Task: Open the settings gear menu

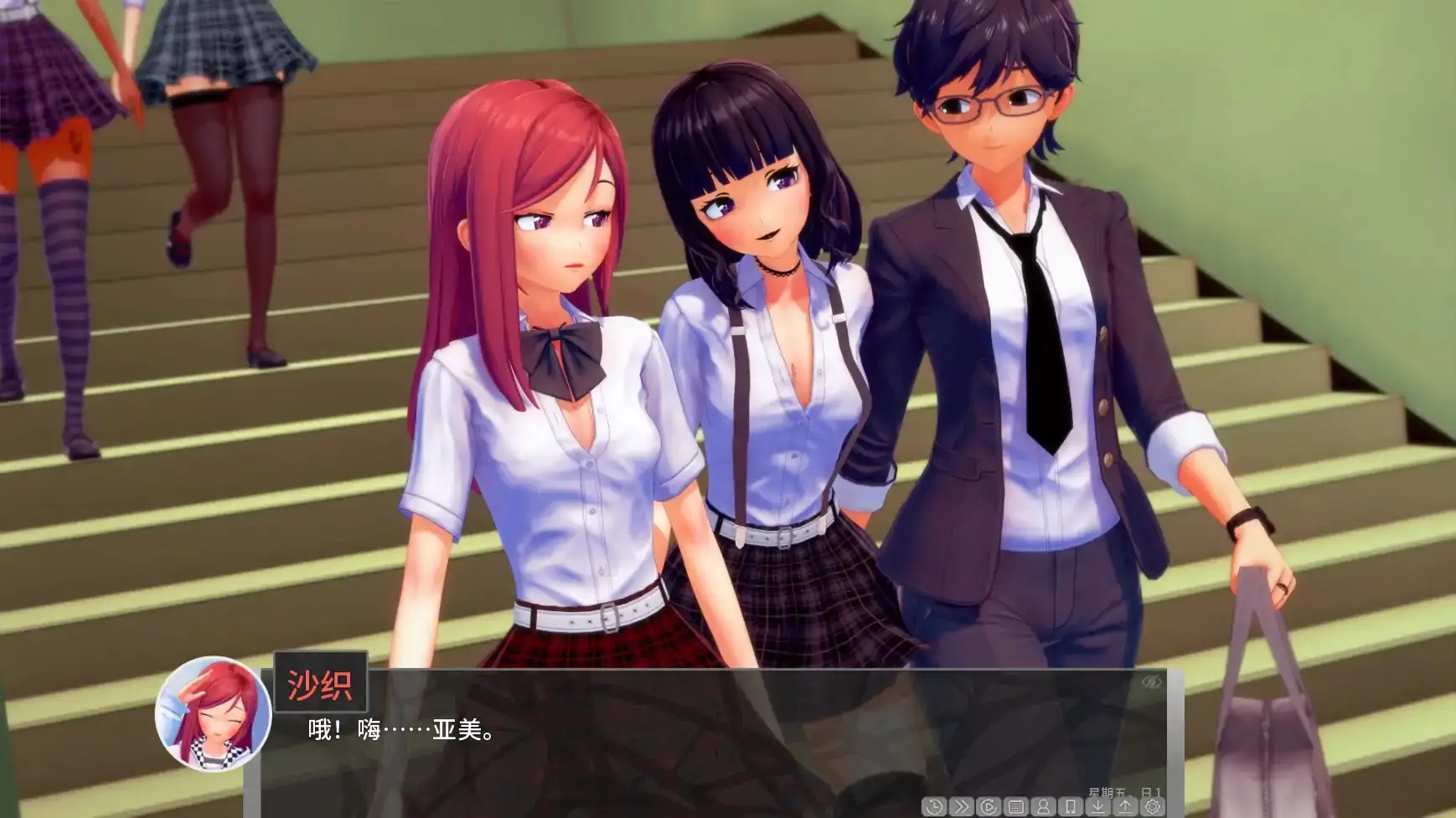Action: [1153, 806]
